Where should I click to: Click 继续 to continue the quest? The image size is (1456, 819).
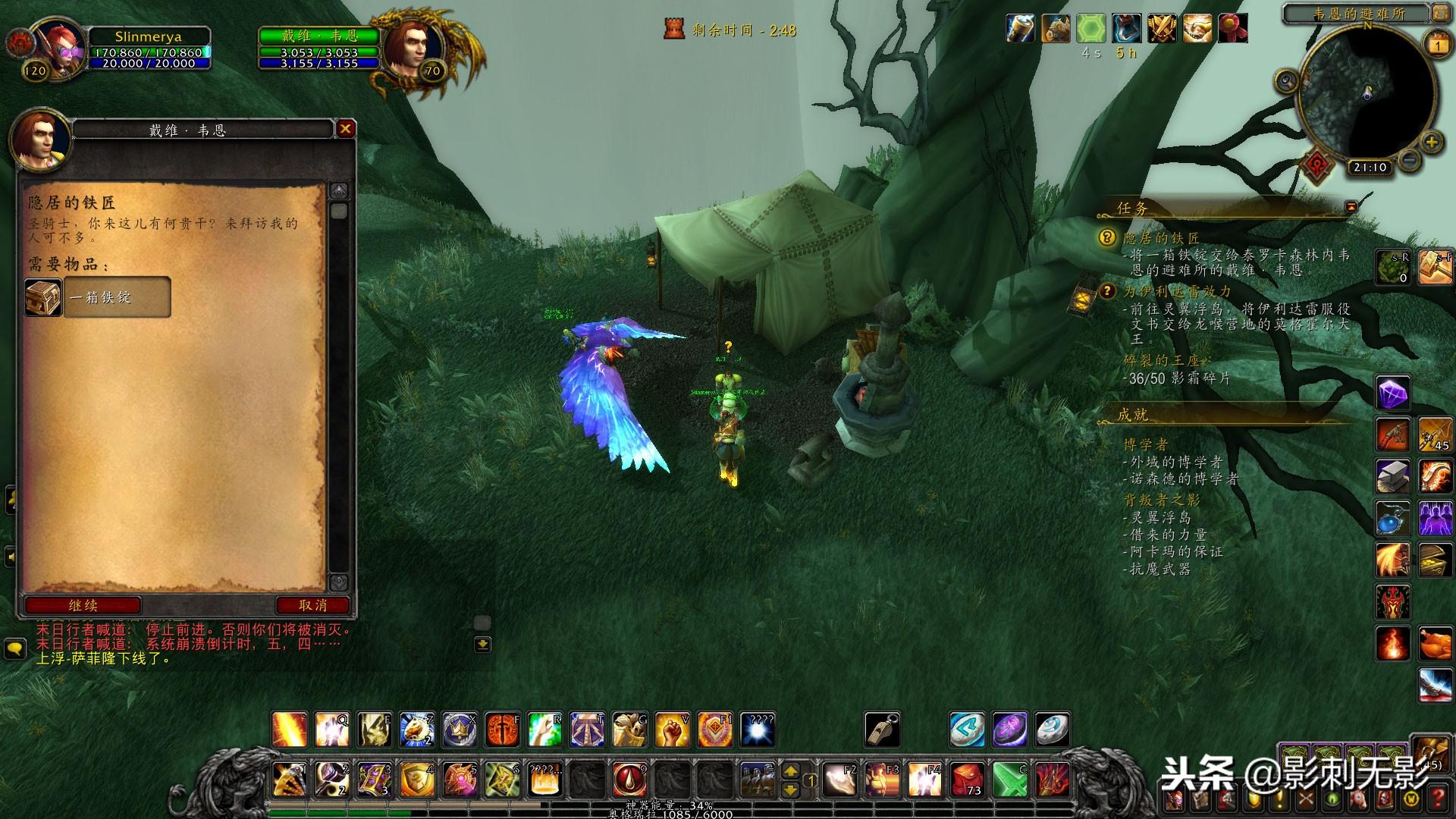(83, 605)
